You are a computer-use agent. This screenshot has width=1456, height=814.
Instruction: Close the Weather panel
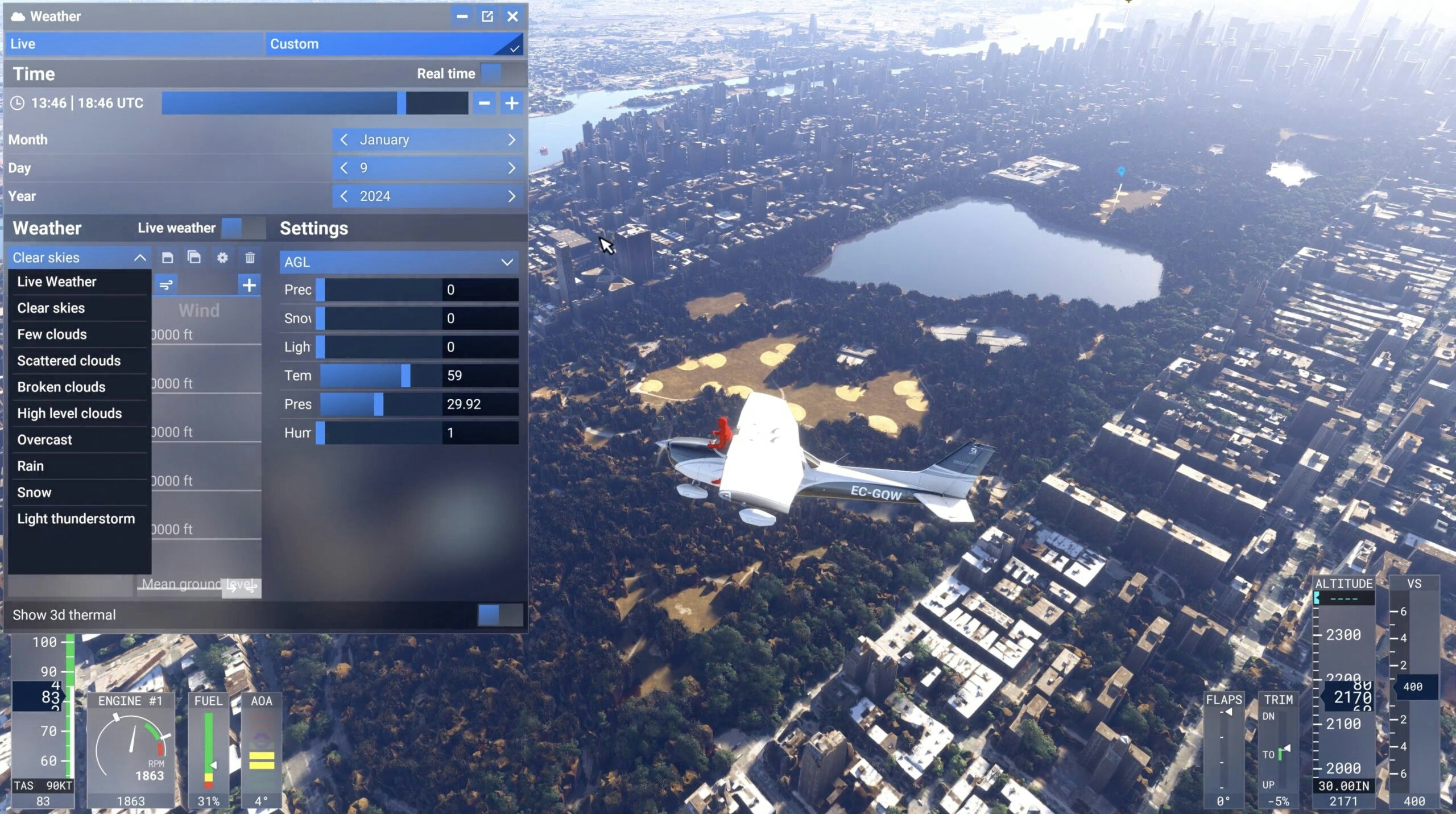pyautogui.click(x=512, y=16)
